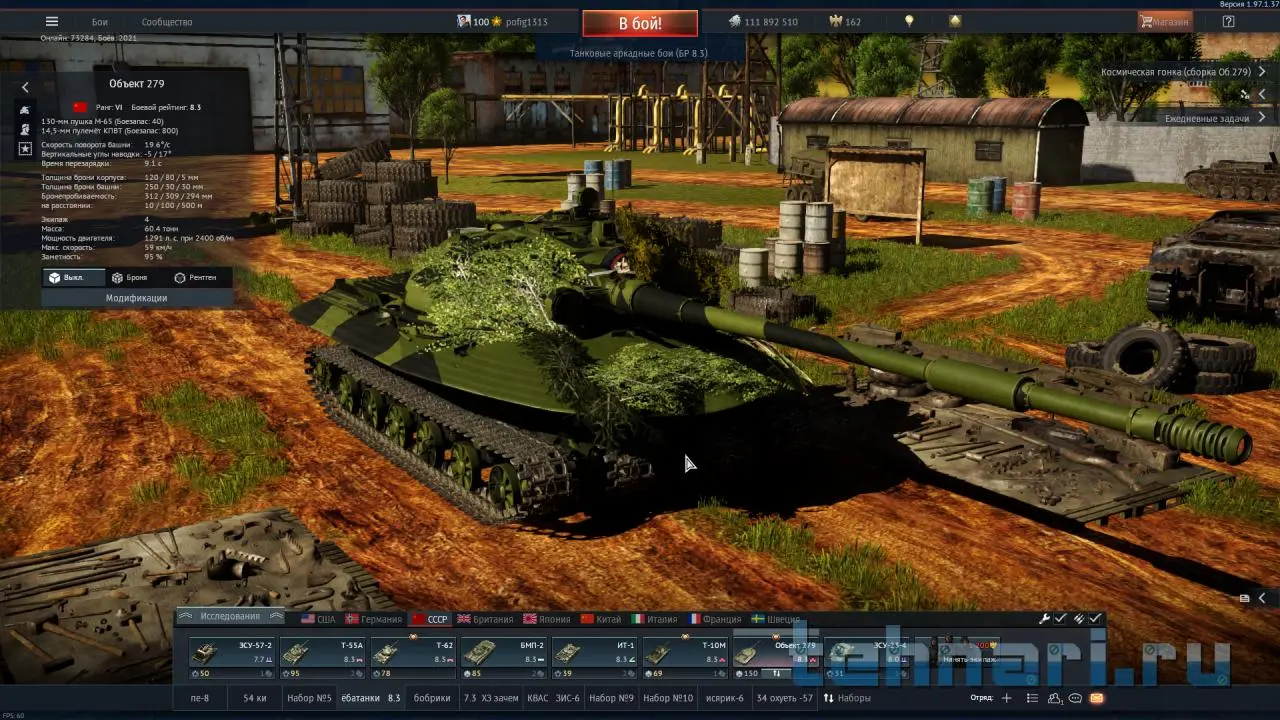1280x720 pixels.
Task: Expand Ежедневные задачи daily tasks
Action: coord(1206,118)
